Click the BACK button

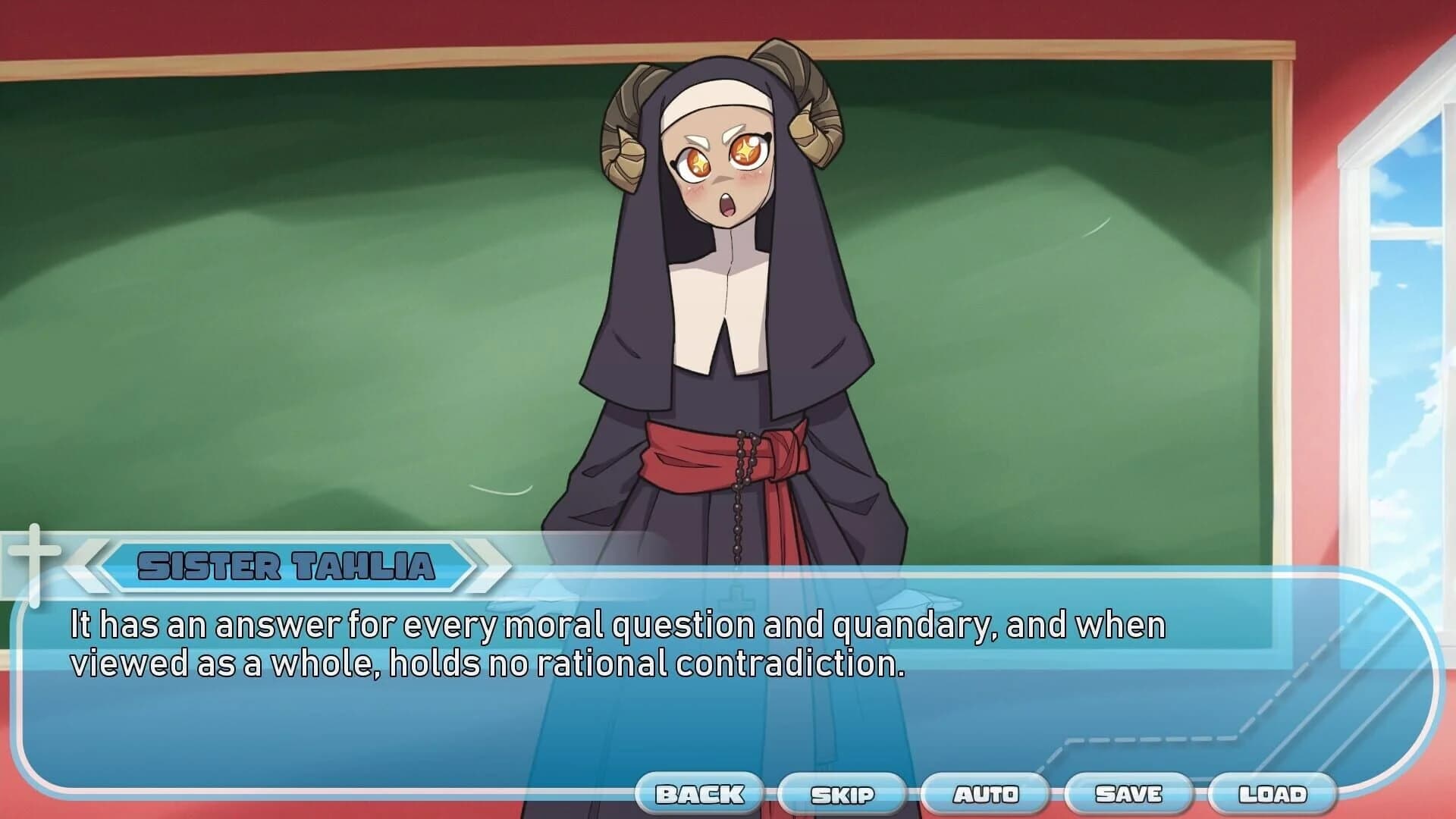(x=699, y=793)
